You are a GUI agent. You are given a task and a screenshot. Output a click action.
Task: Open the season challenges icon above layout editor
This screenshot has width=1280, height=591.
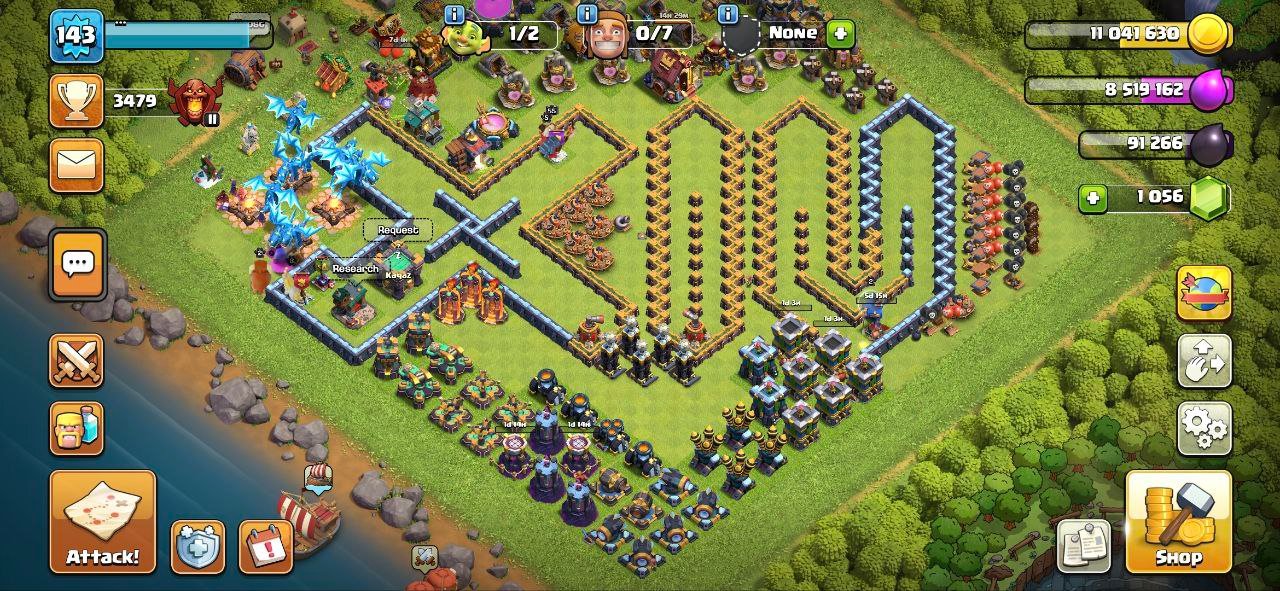1203,293
